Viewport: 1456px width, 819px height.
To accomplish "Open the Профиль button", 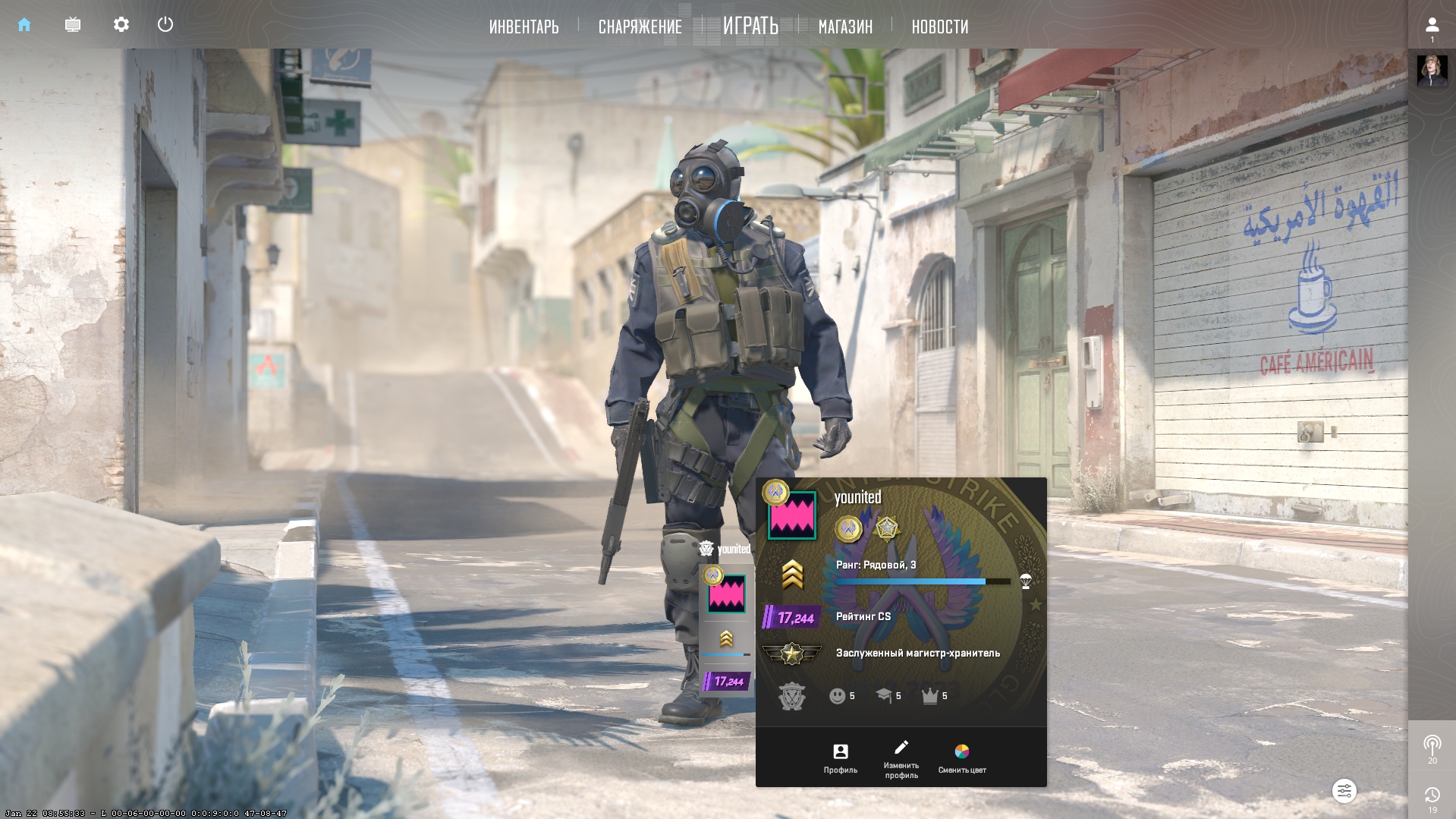I will [841, 758].
